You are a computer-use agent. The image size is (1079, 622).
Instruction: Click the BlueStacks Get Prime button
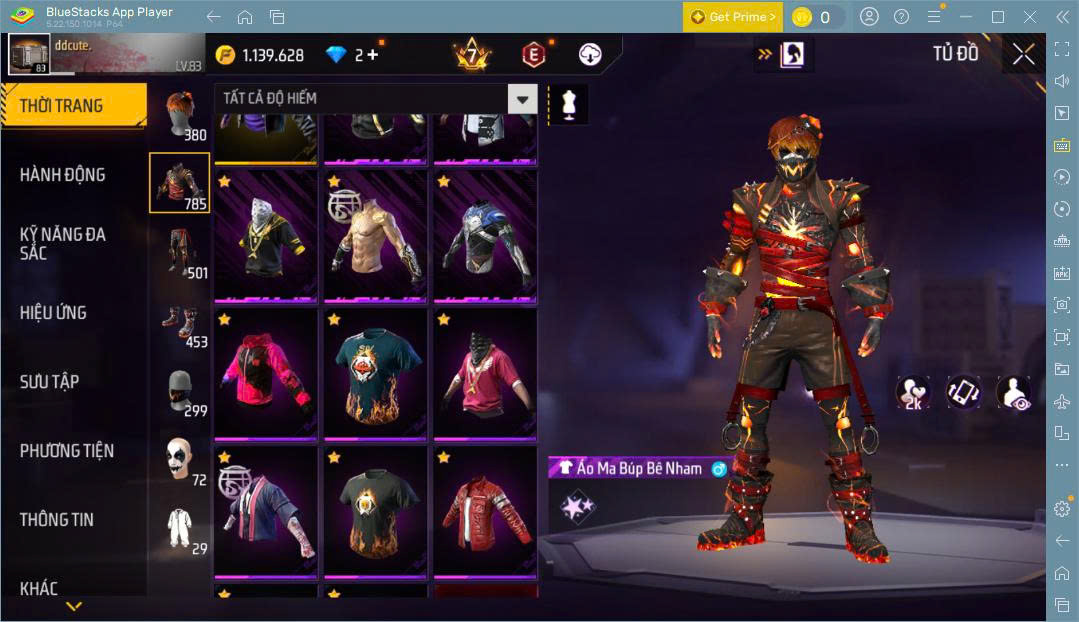tap(732, 17)
